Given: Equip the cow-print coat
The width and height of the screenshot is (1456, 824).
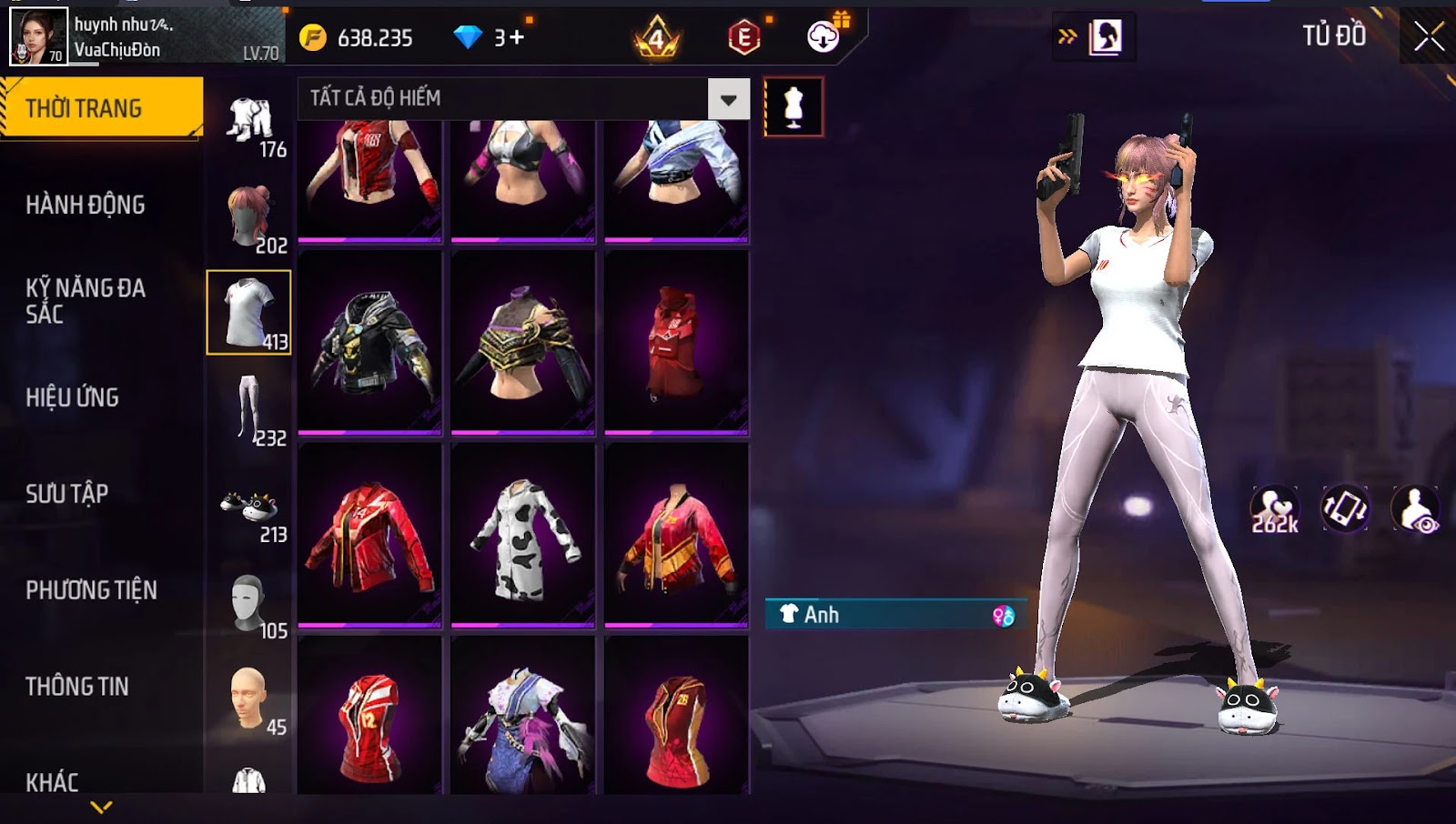Looking at the screenshot, I should [x=523, y=537].
